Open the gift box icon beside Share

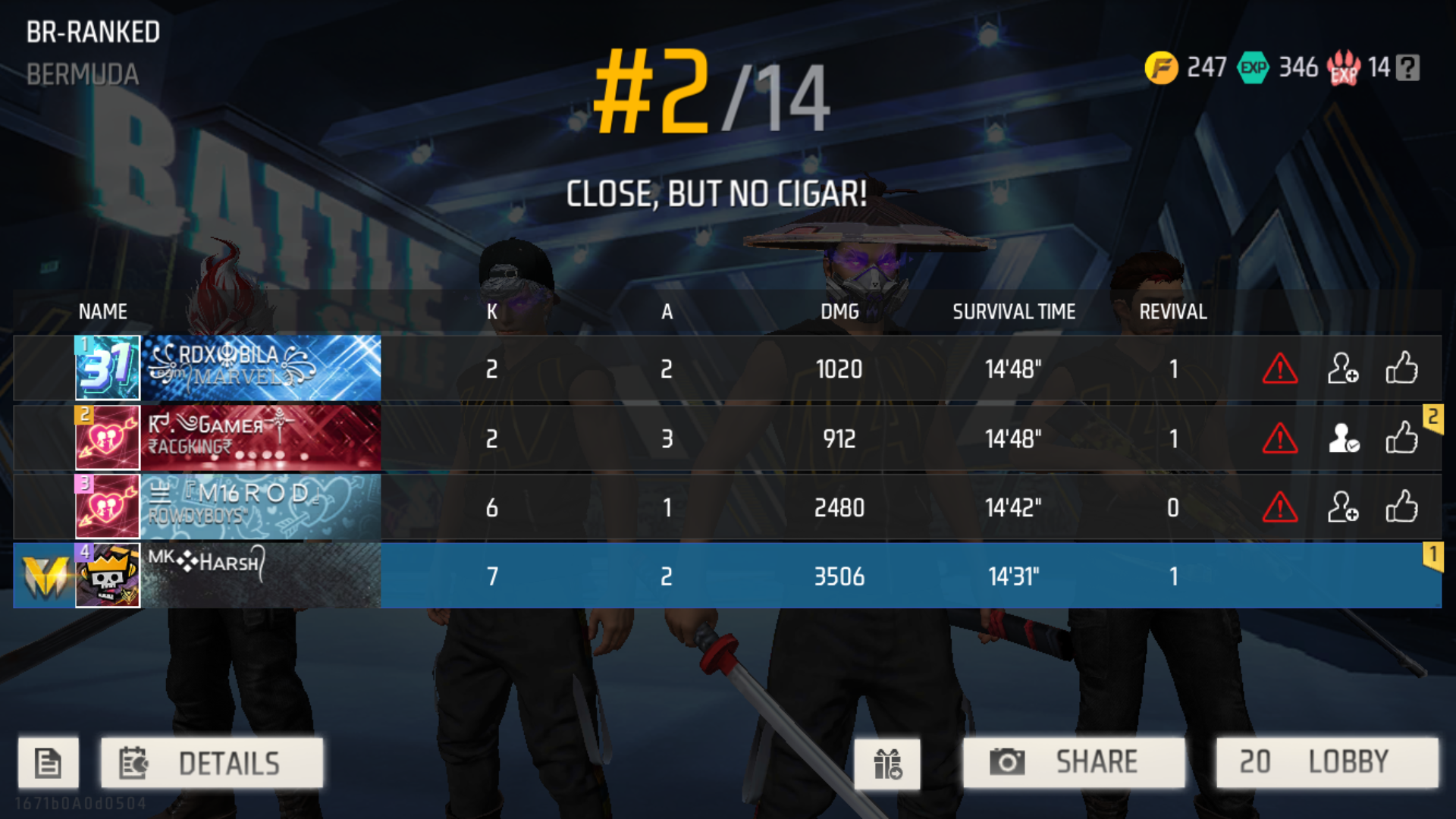pos(887,762)
